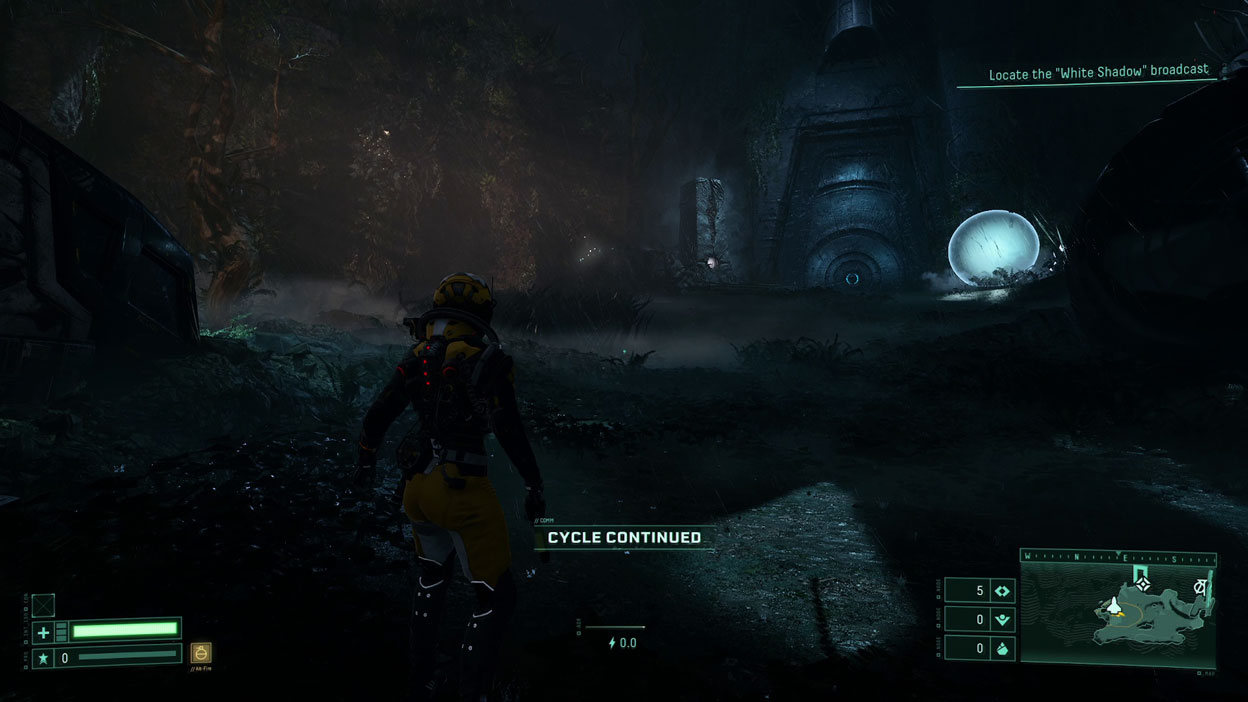This screenshot has height=702, width=1248.
Task: Click the yellow Alt-Fire grenade icon
Action: click(201, 653)
